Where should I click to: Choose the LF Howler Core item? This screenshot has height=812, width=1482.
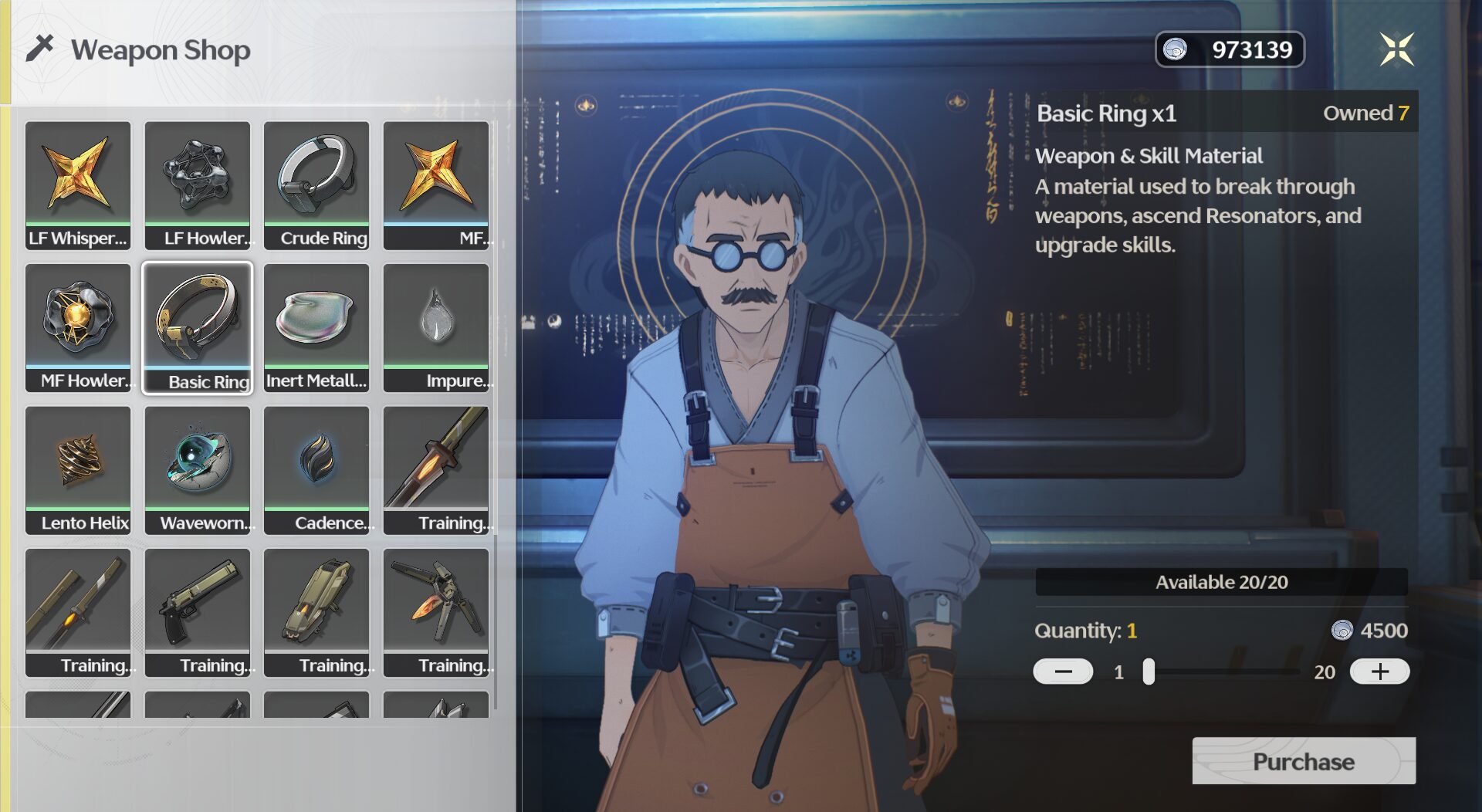[198, 184]
